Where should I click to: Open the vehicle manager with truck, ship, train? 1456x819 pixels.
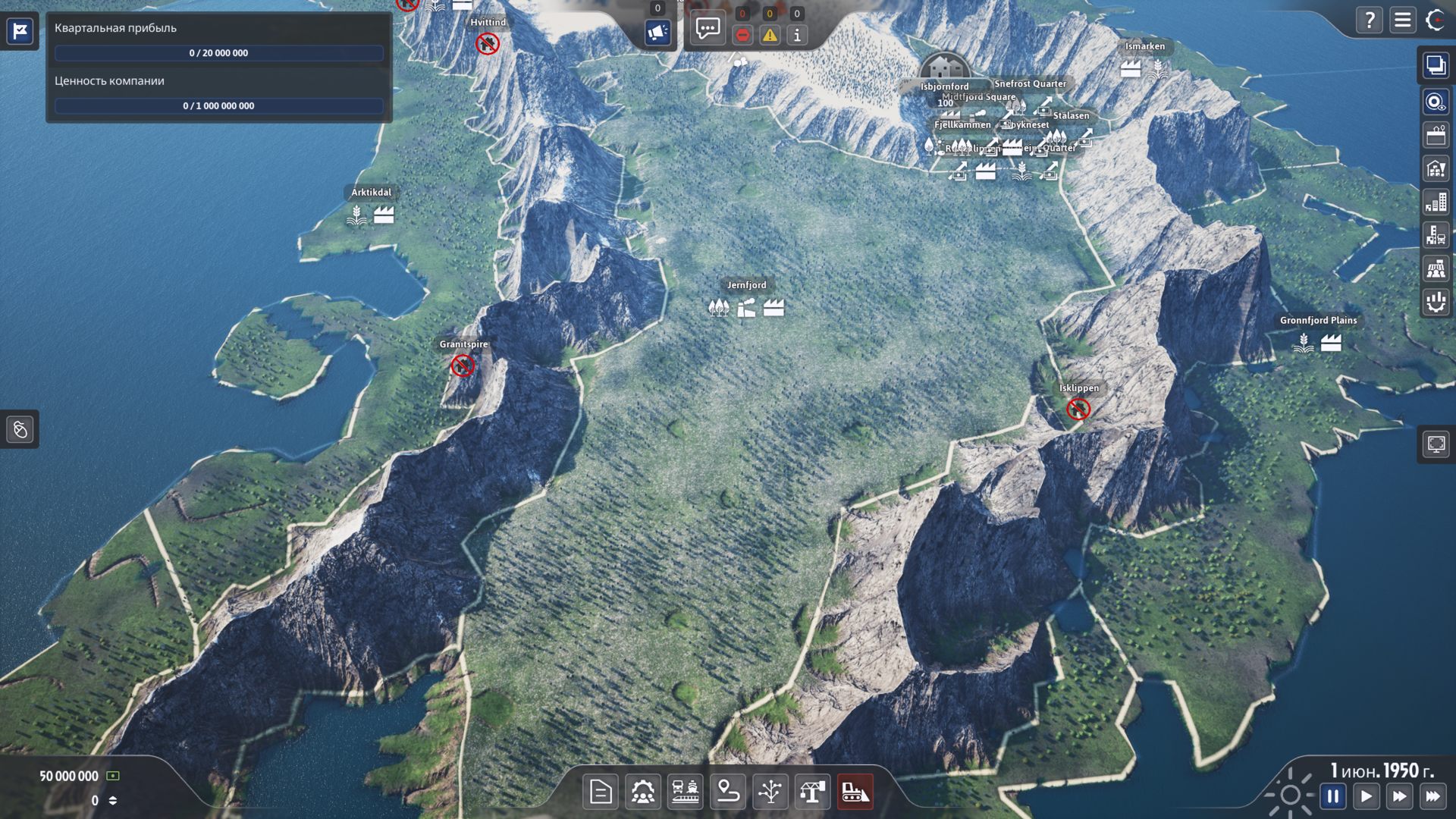(x=685, y=792)
